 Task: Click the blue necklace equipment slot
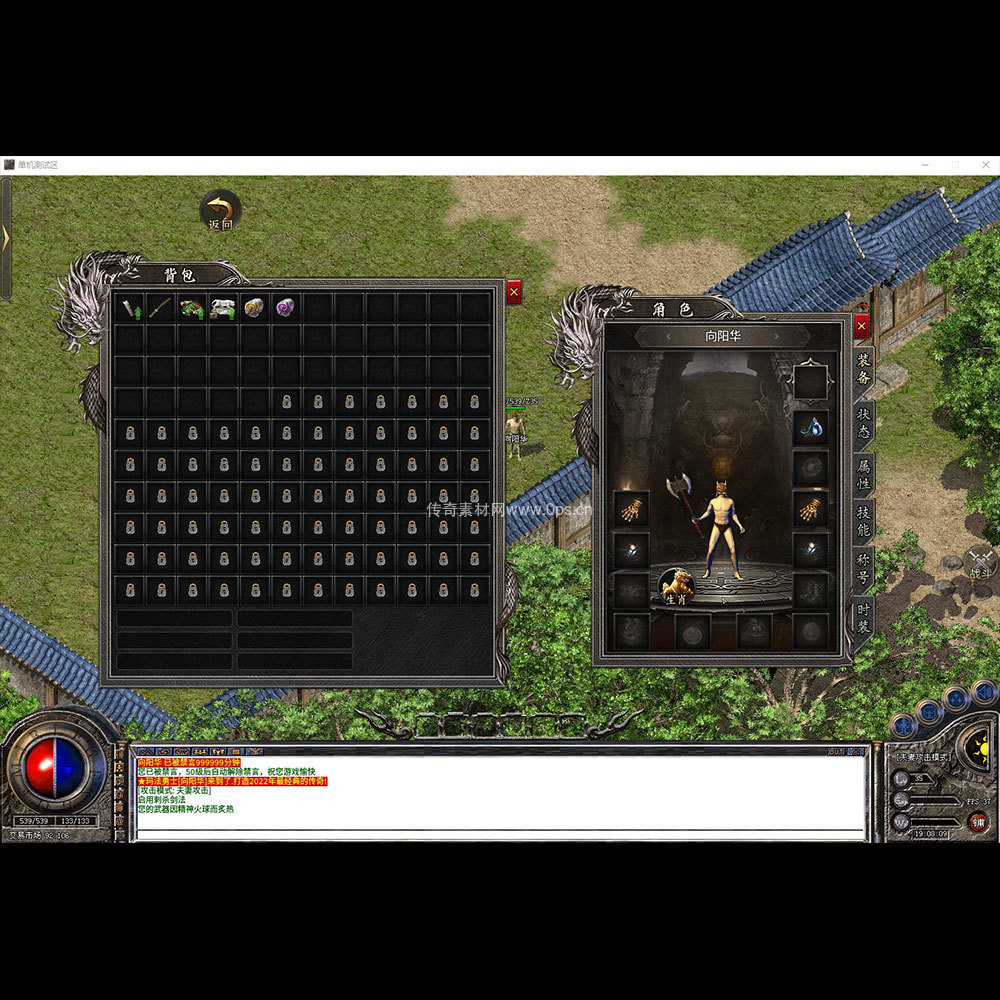810,427
